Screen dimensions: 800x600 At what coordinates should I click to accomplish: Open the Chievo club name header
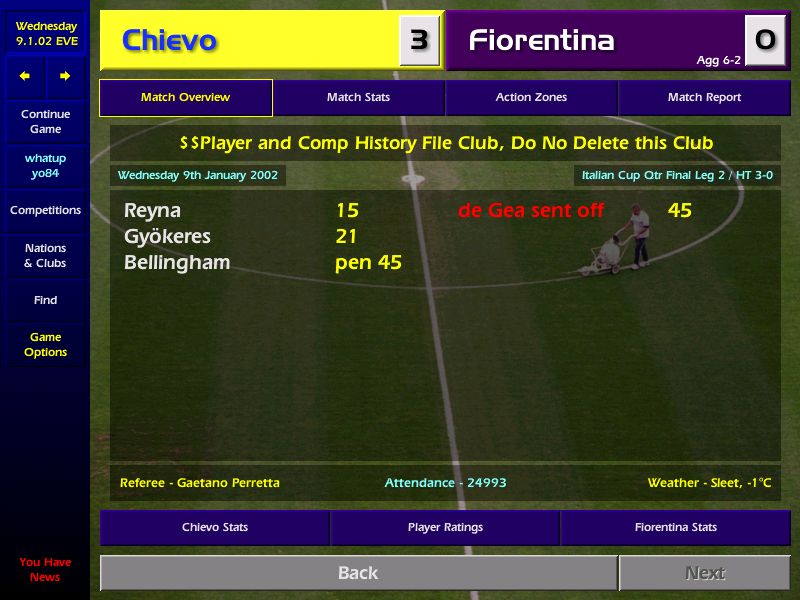pyautogui.click(x=169, y=41)
